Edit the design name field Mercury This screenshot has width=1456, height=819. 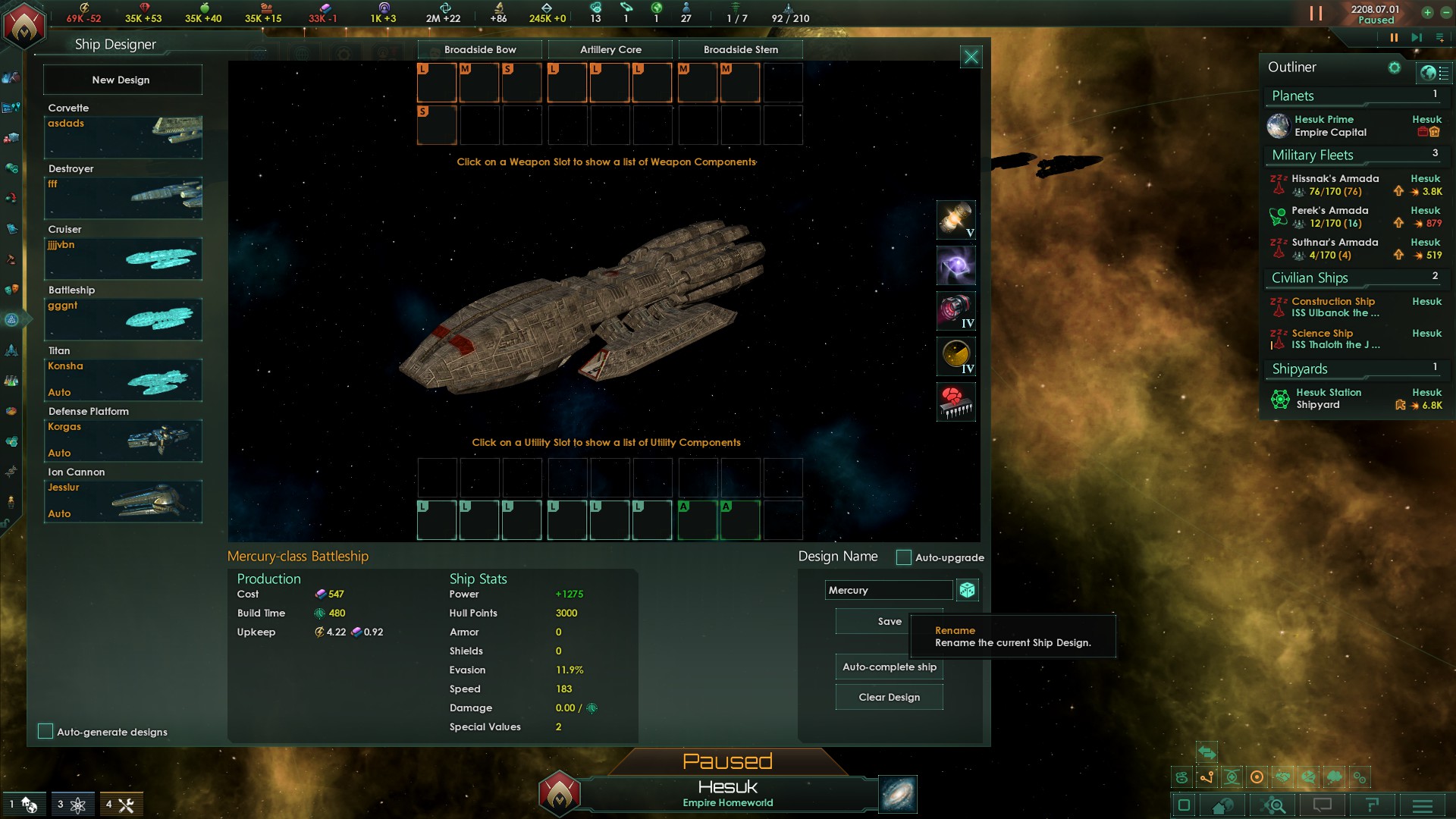888,590
